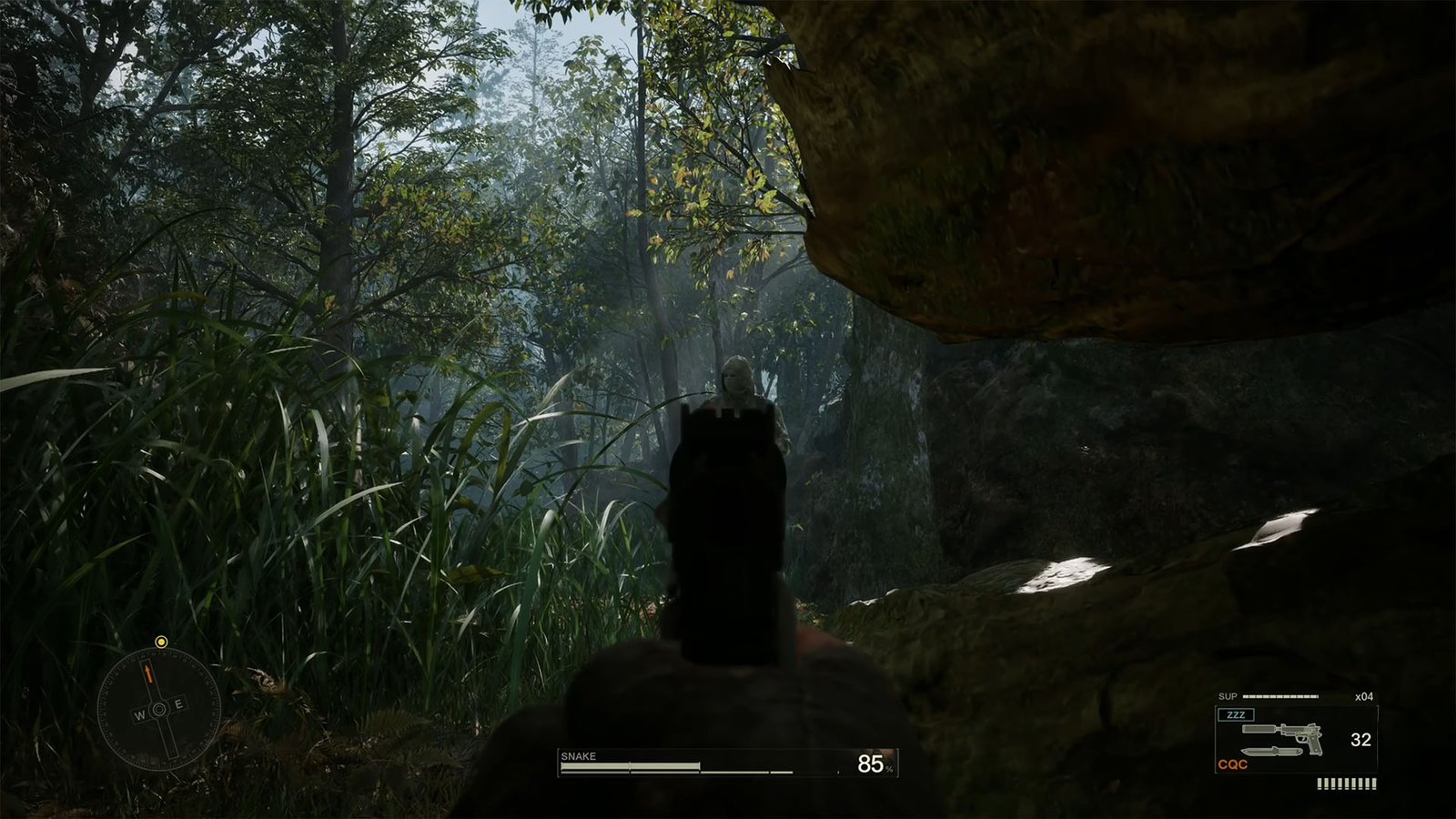Open the weapon panel above CQC label

tap(1297, 737)
